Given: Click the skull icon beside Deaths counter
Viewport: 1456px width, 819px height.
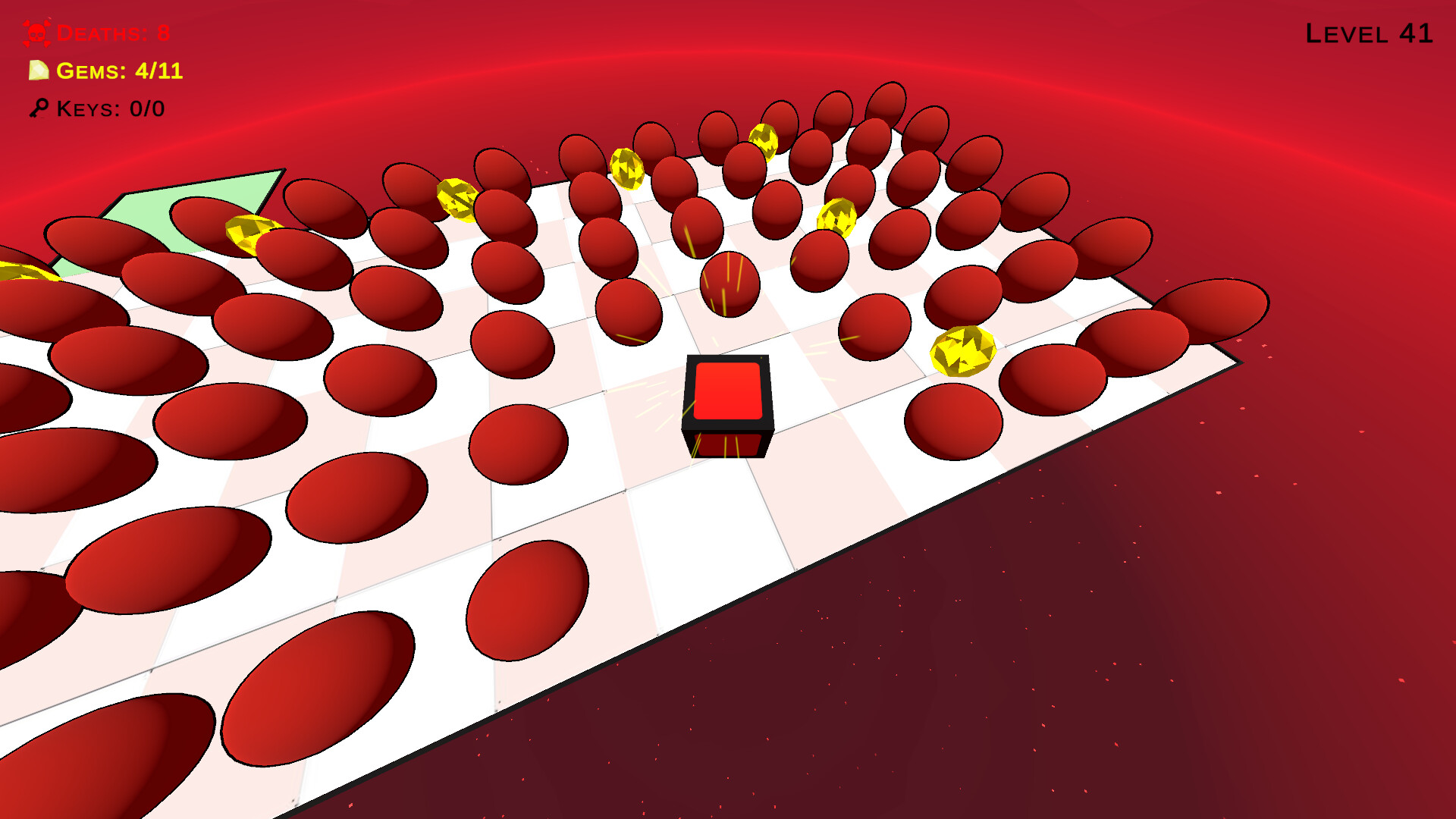Looking at the screenshot, I should [36, 33].
